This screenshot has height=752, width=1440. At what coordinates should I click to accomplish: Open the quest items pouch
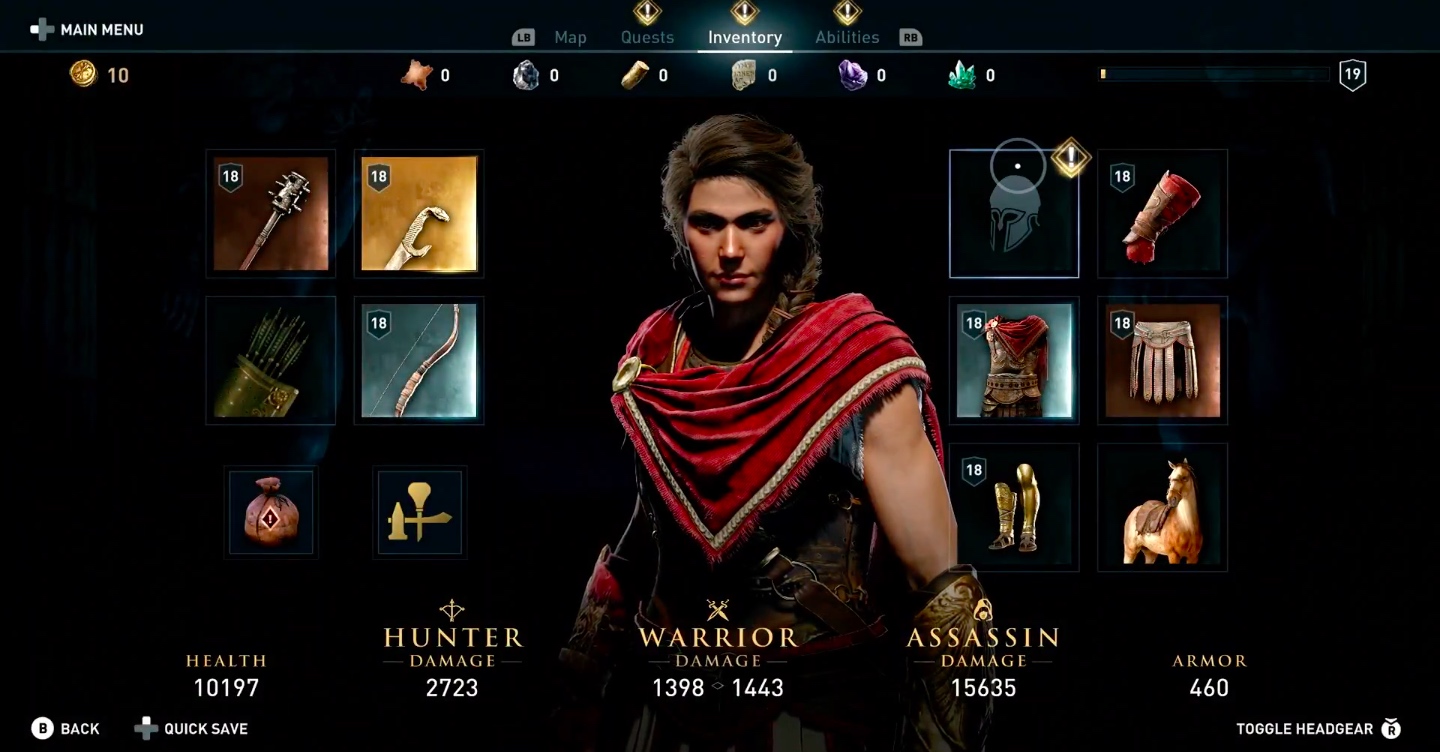coord(271,513)
